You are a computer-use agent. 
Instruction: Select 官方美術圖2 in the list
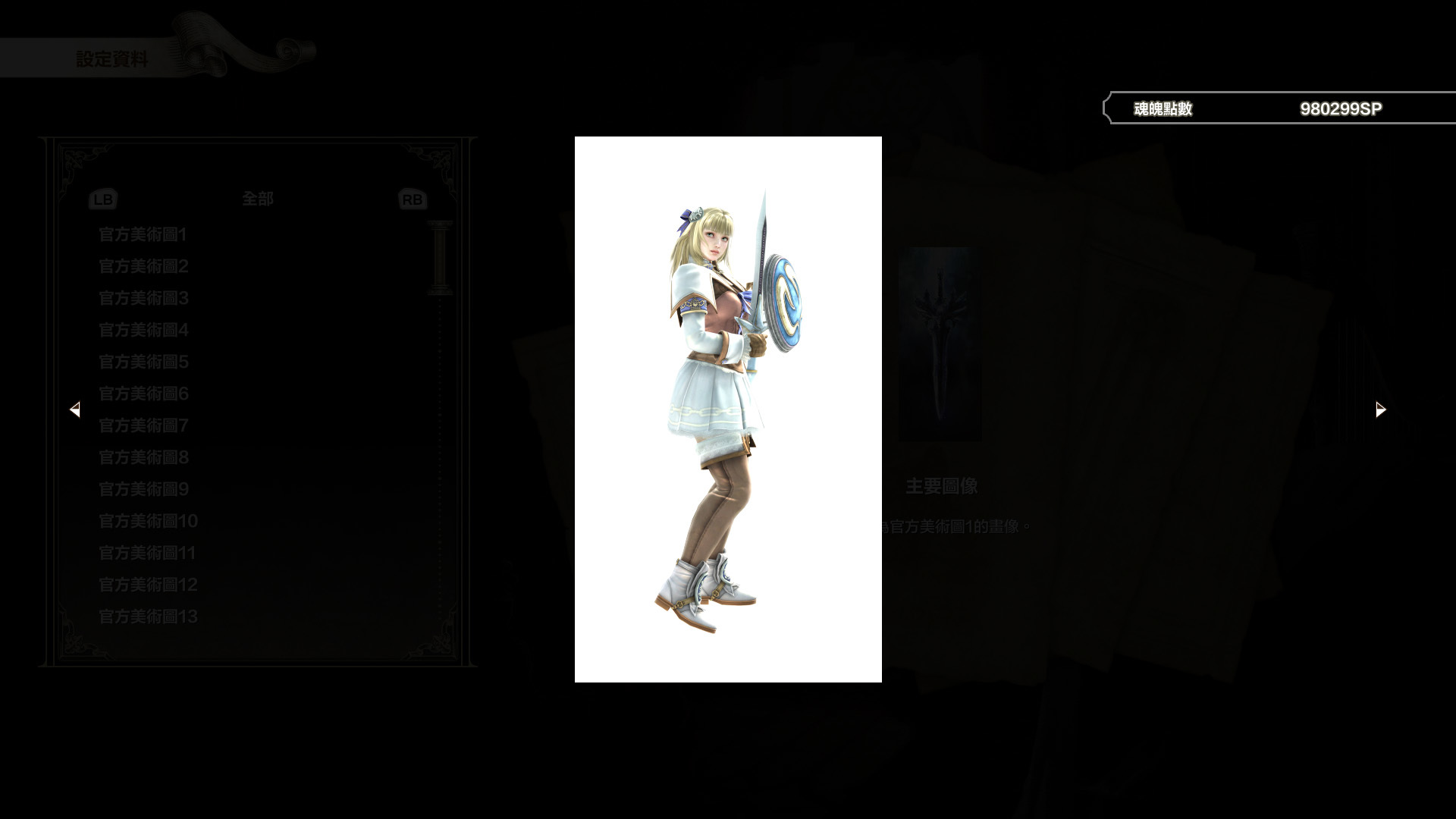[143, 267]
